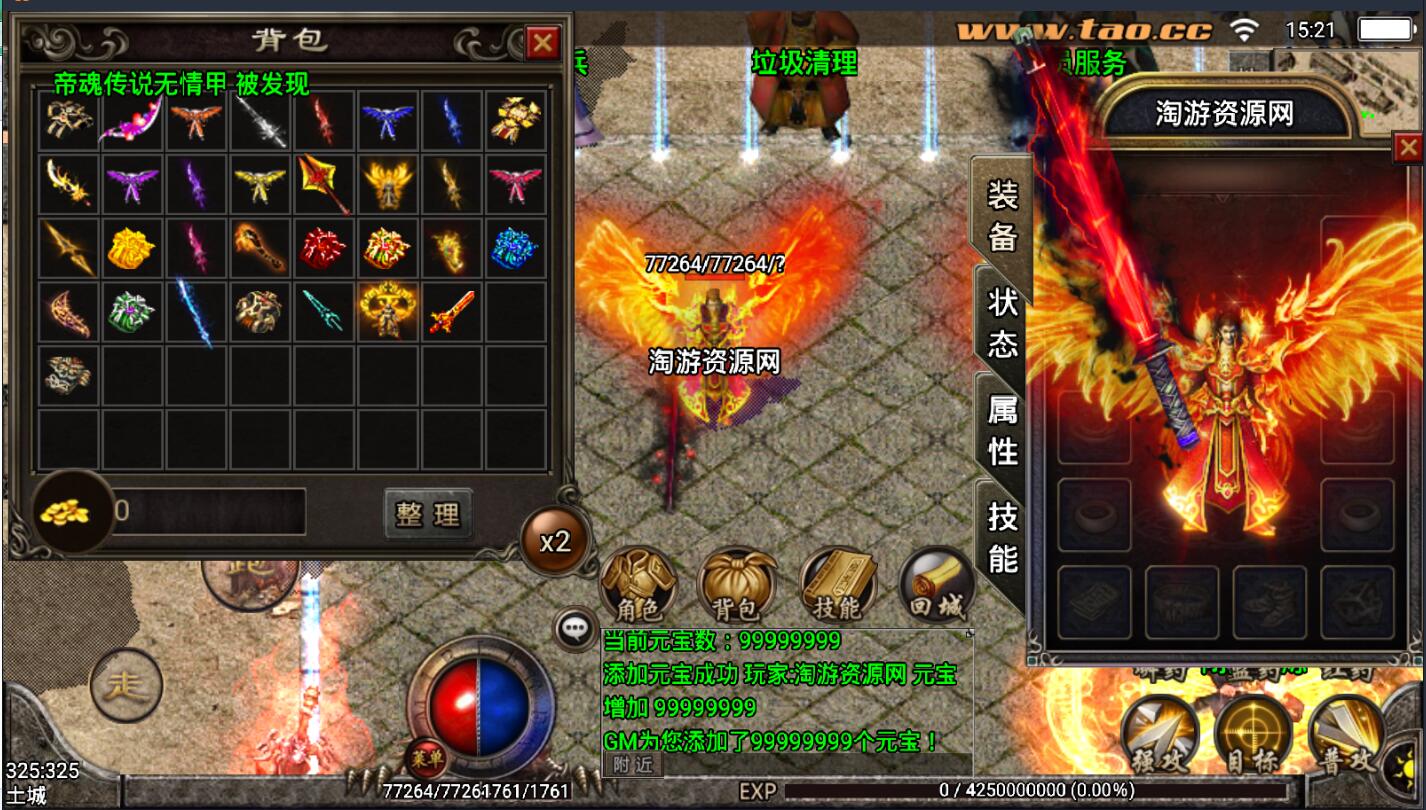This screenshot has height=810, width=1426.
Task: Select the 技能 skills side tab
Action: 1001,537
